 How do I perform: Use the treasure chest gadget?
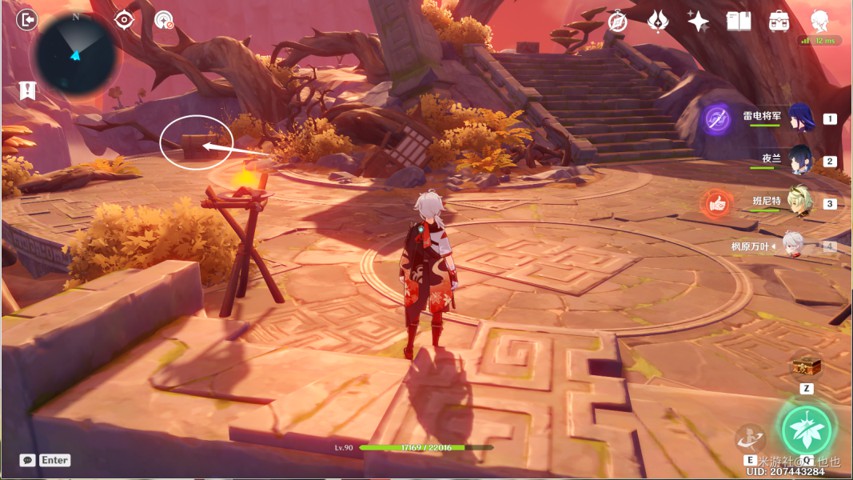(x=804, y=366)
